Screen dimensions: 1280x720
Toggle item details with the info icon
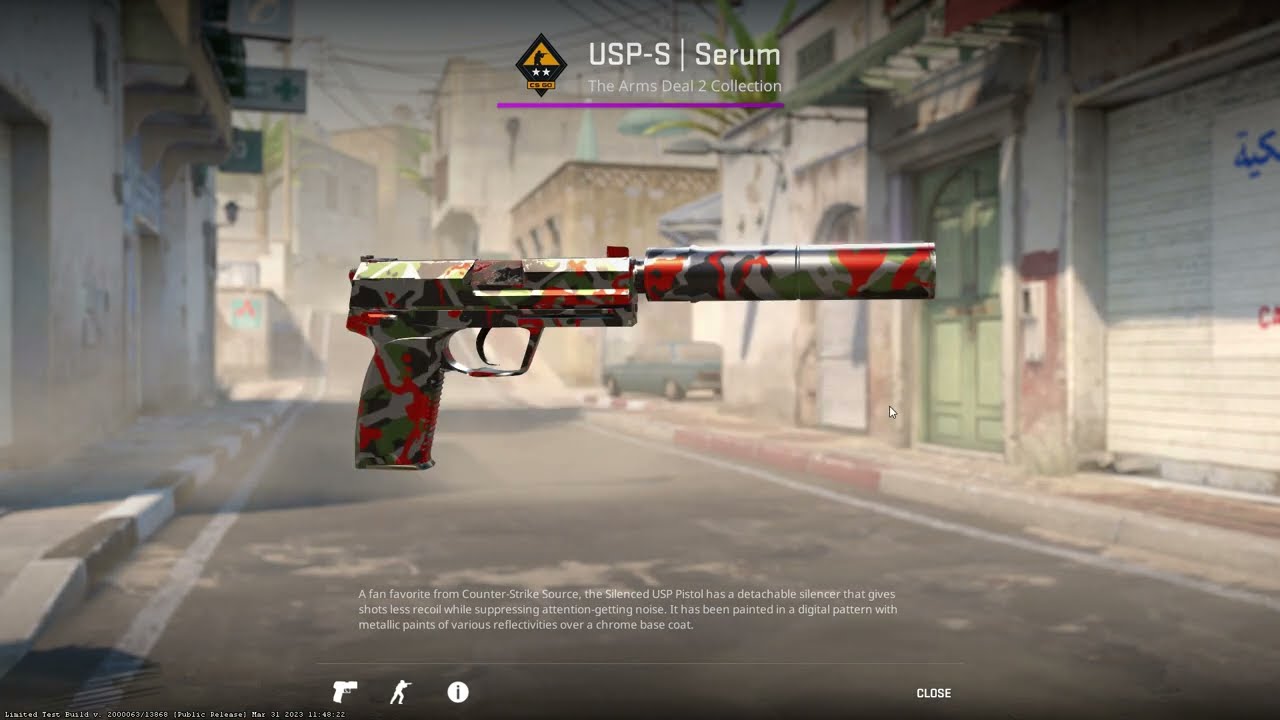coord(457,691)
